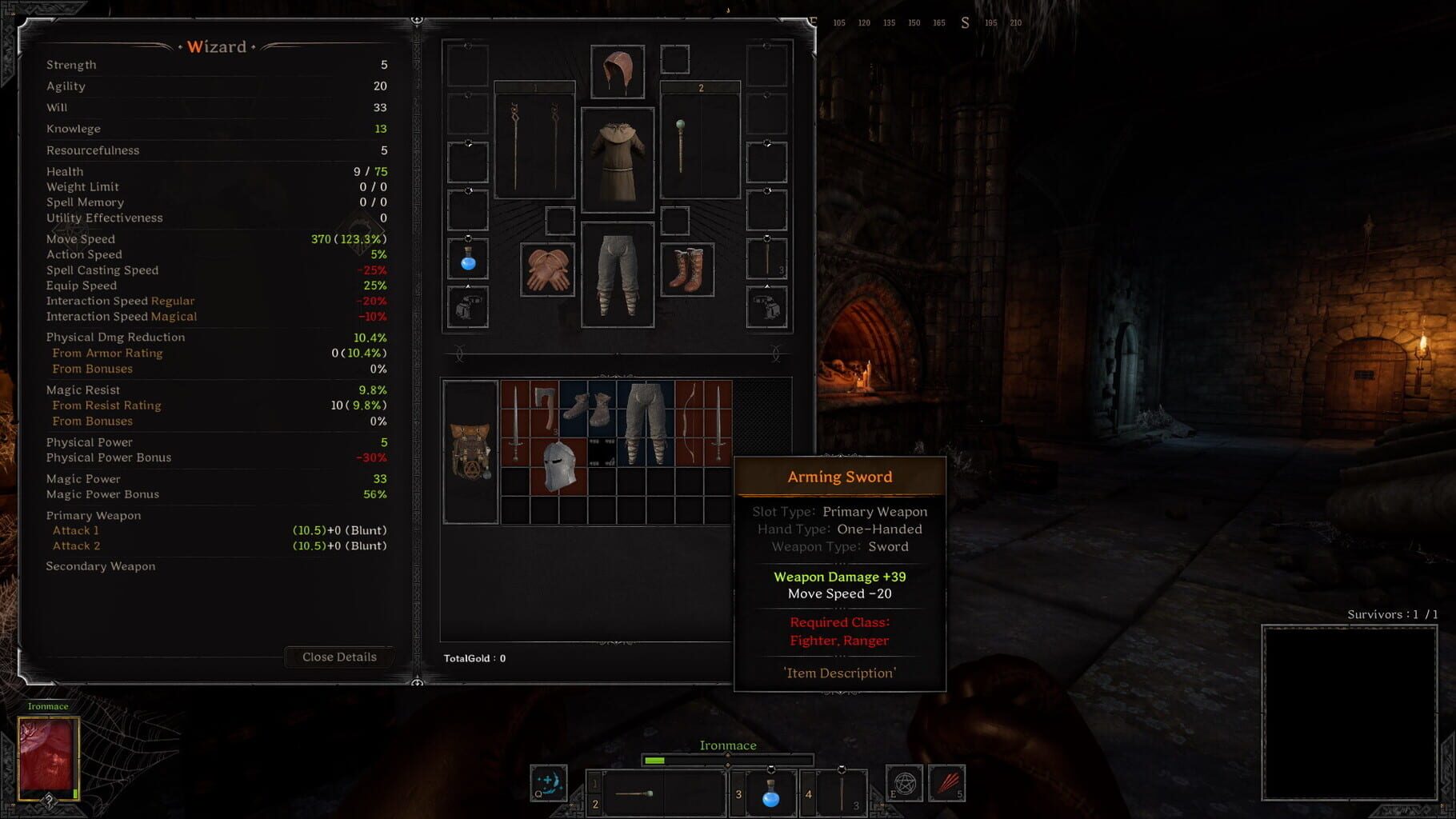The height and width of the screenshot is (819, 1456).
Task: Select the equipped leather gloves slot
Action: pyautogui.click(x=547, y=268)
